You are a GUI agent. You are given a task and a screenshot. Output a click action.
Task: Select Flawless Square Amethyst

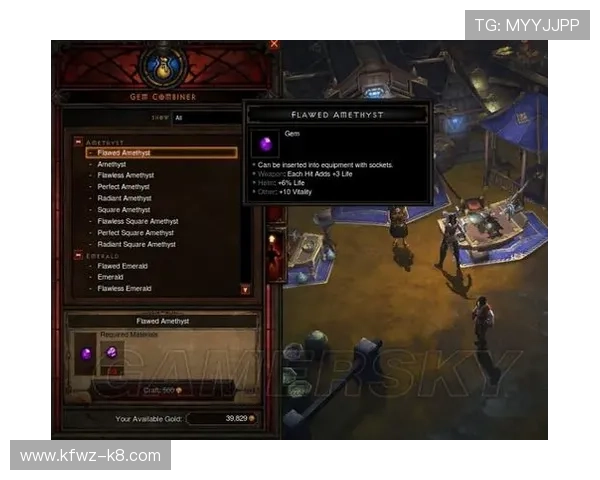138,221
